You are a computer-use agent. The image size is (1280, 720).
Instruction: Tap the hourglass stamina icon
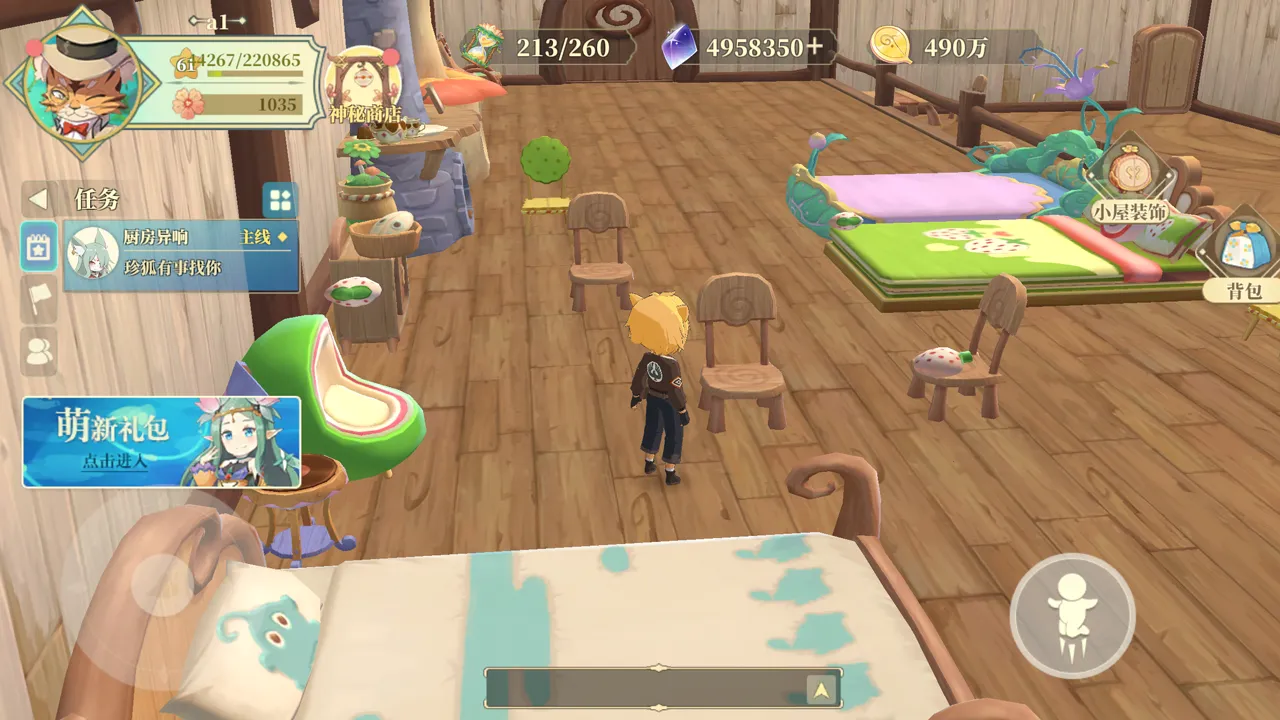click(480, 46)
